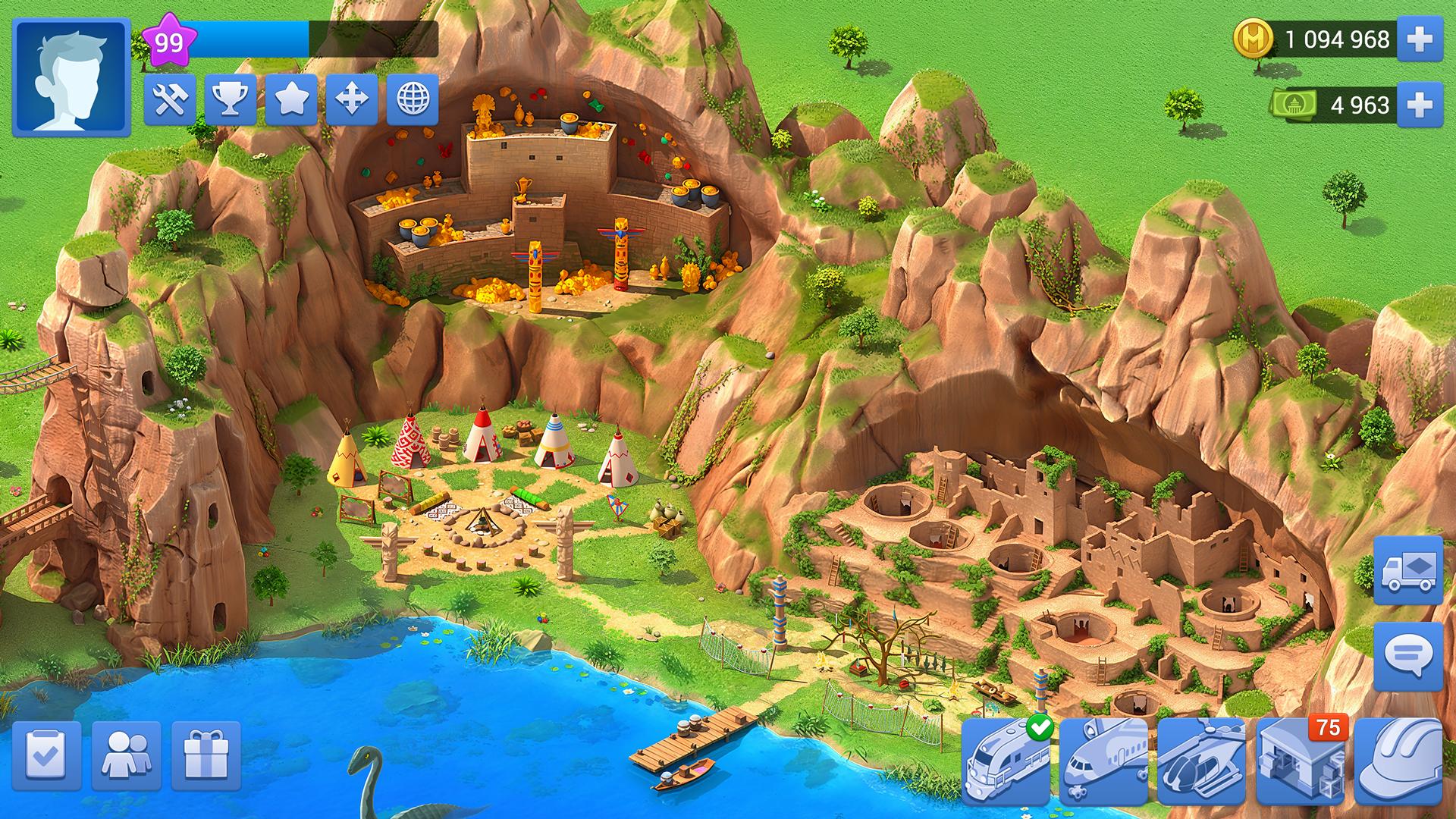Show the trophy achievements panel

click(x=231, y=99)
